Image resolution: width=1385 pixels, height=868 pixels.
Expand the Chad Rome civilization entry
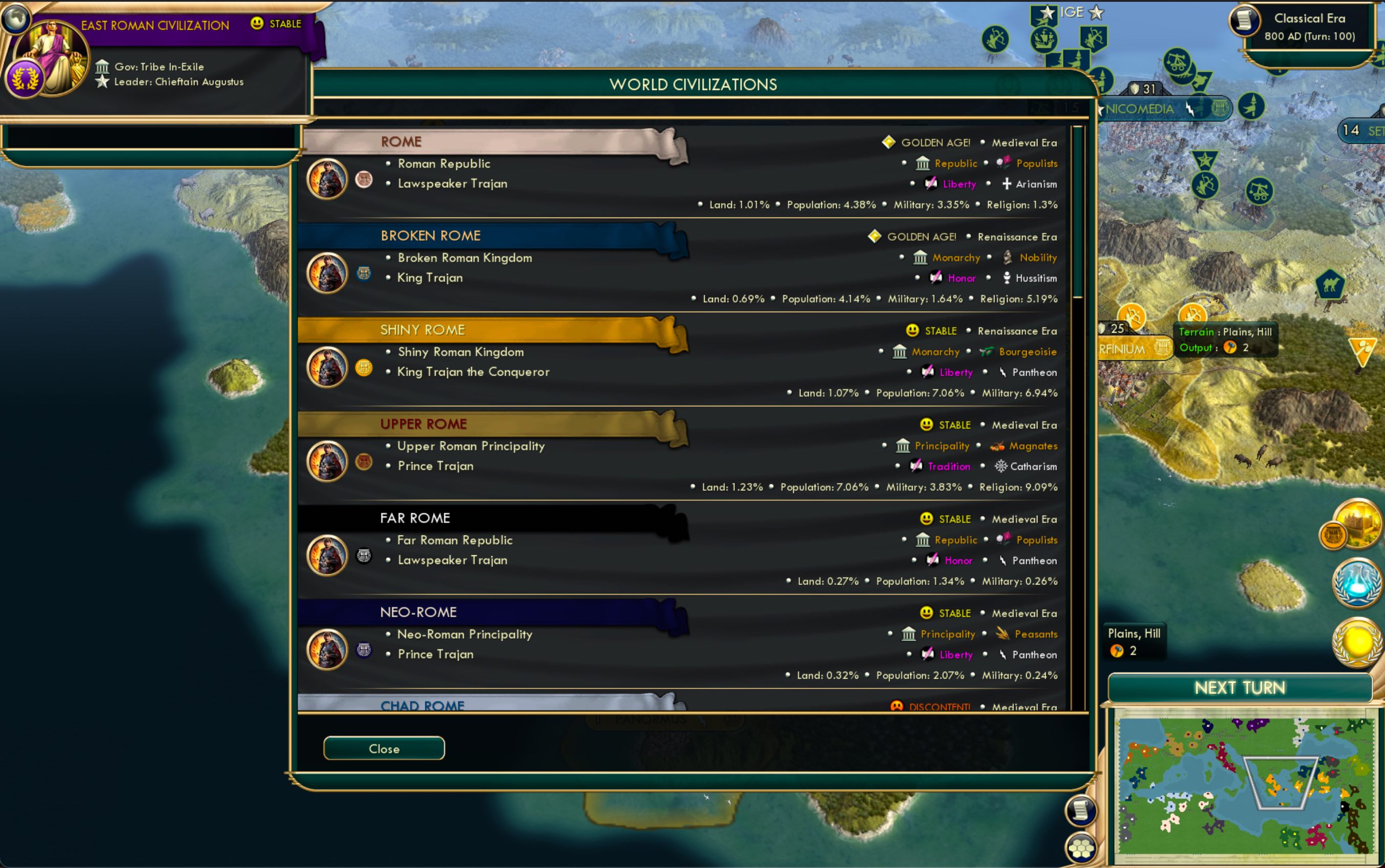[424, 705]
